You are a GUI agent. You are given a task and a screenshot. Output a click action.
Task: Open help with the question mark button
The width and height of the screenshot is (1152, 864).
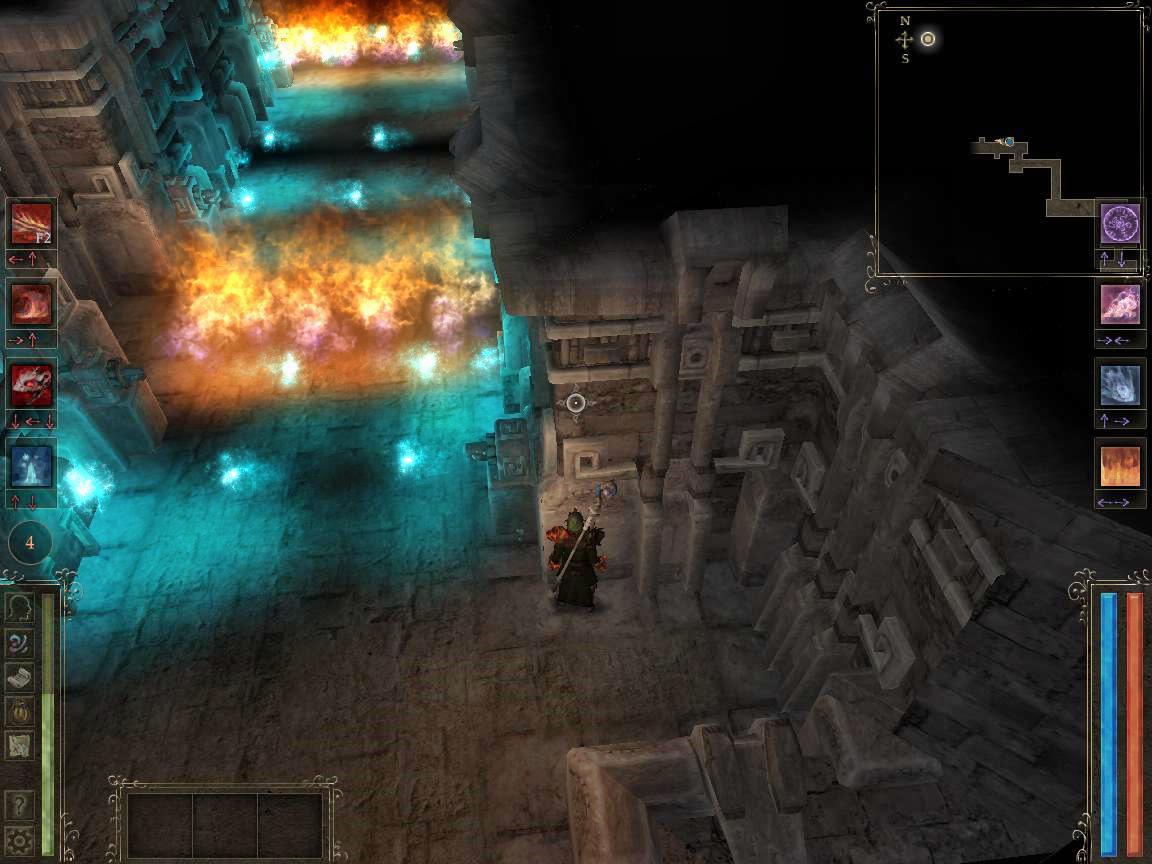19,804
